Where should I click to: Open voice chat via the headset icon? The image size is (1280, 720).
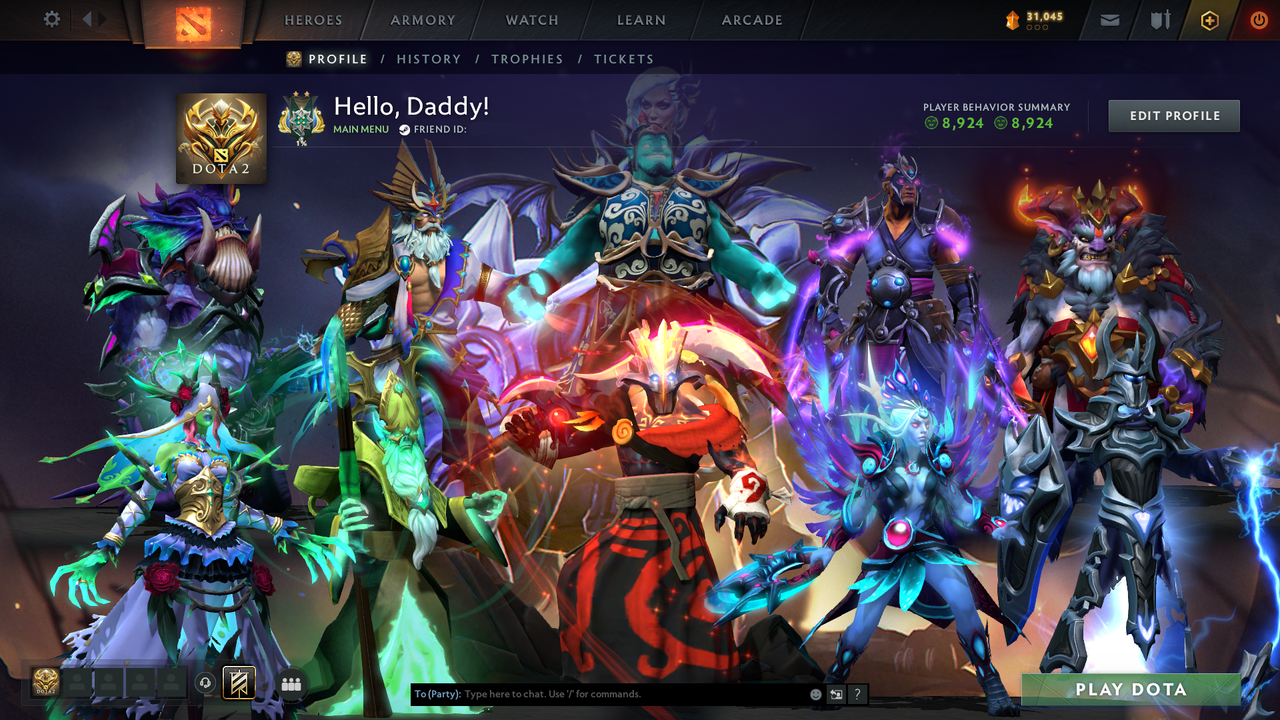pyautogui.click(x=205, y=683)
